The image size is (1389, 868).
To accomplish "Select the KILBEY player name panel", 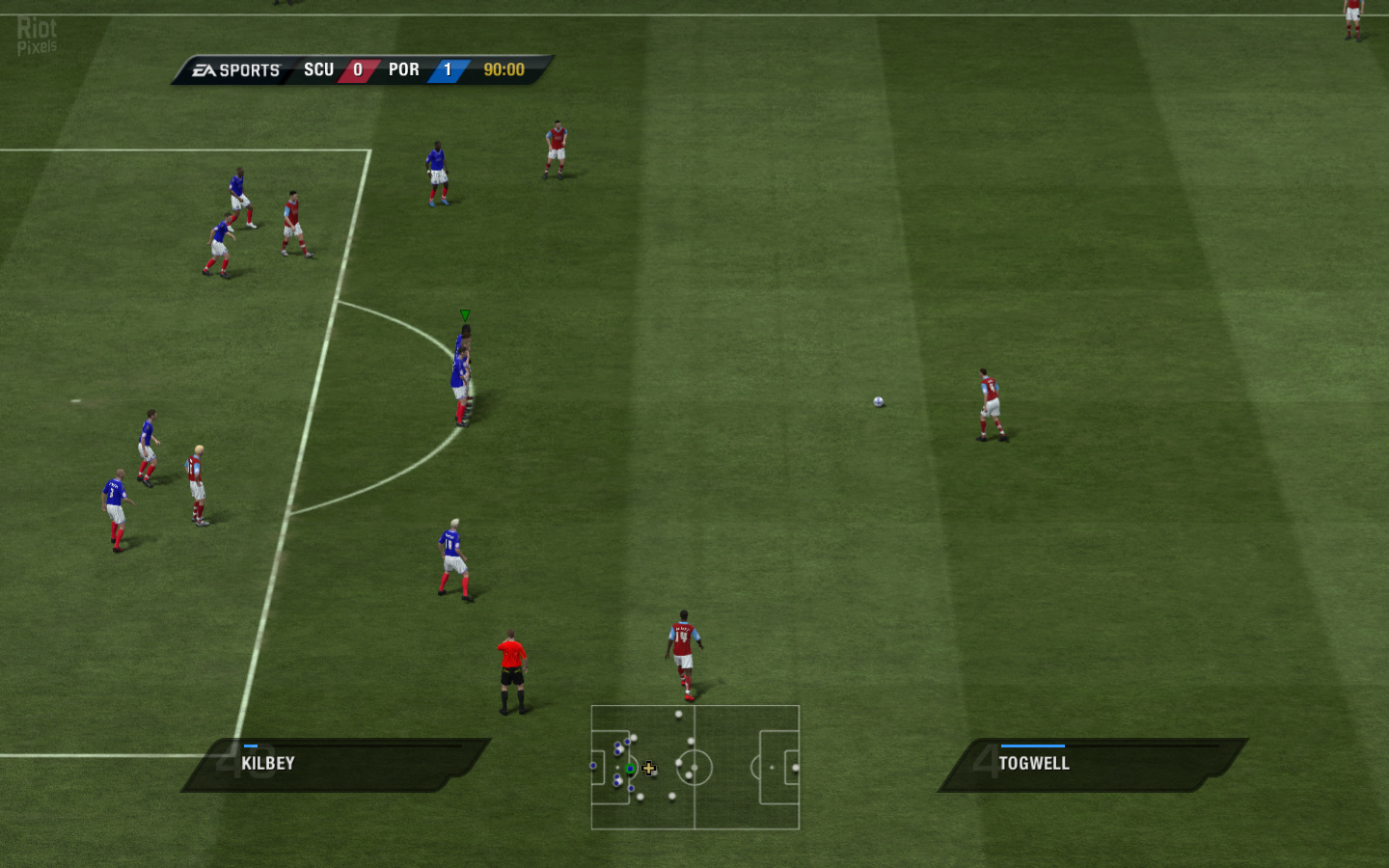I will point(336,765).
